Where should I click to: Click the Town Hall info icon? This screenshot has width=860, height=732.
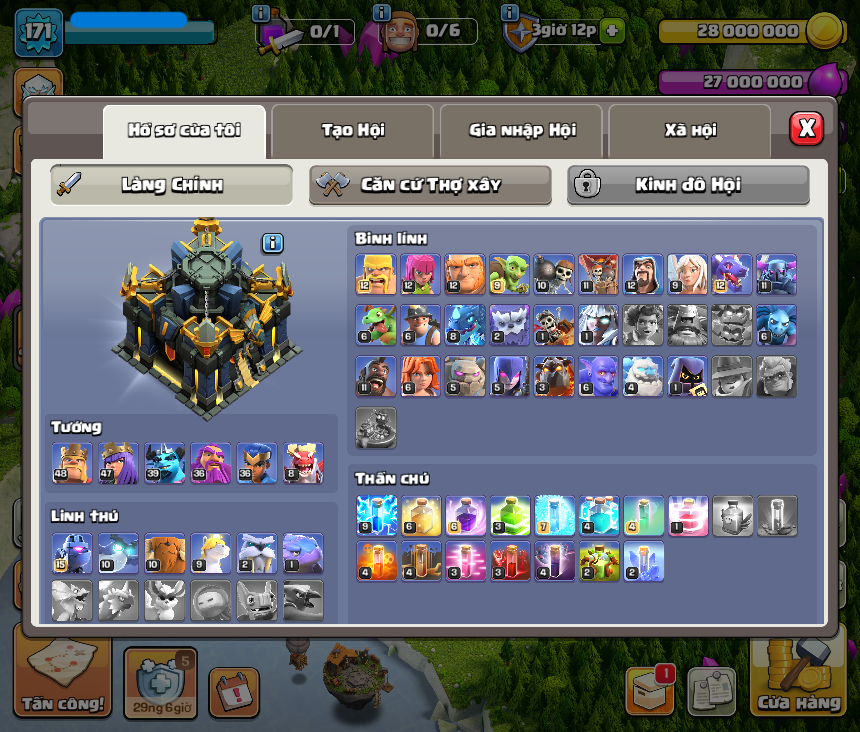(273, 243)
